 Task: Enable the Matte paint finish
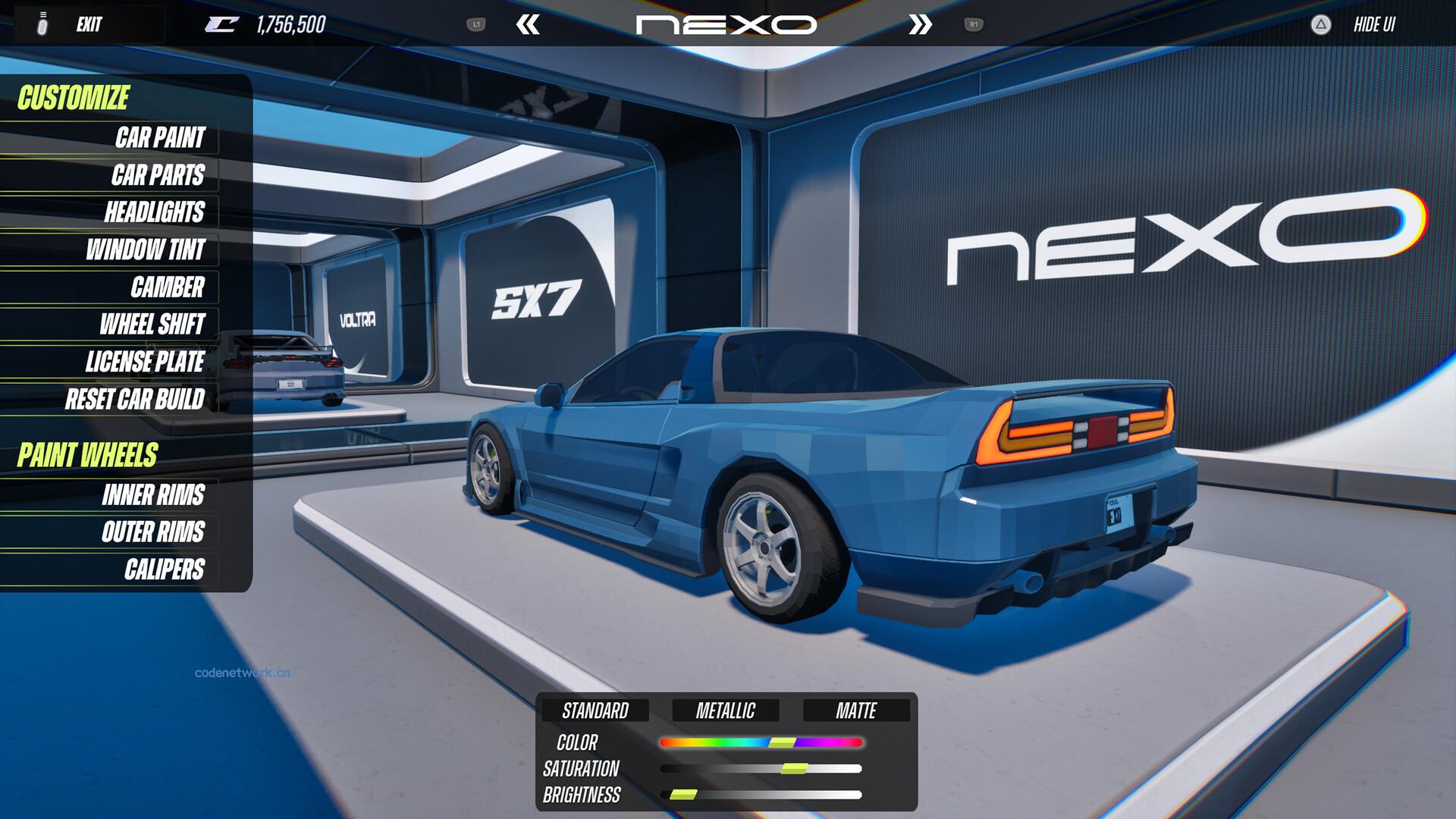click(x=855, y=711)
